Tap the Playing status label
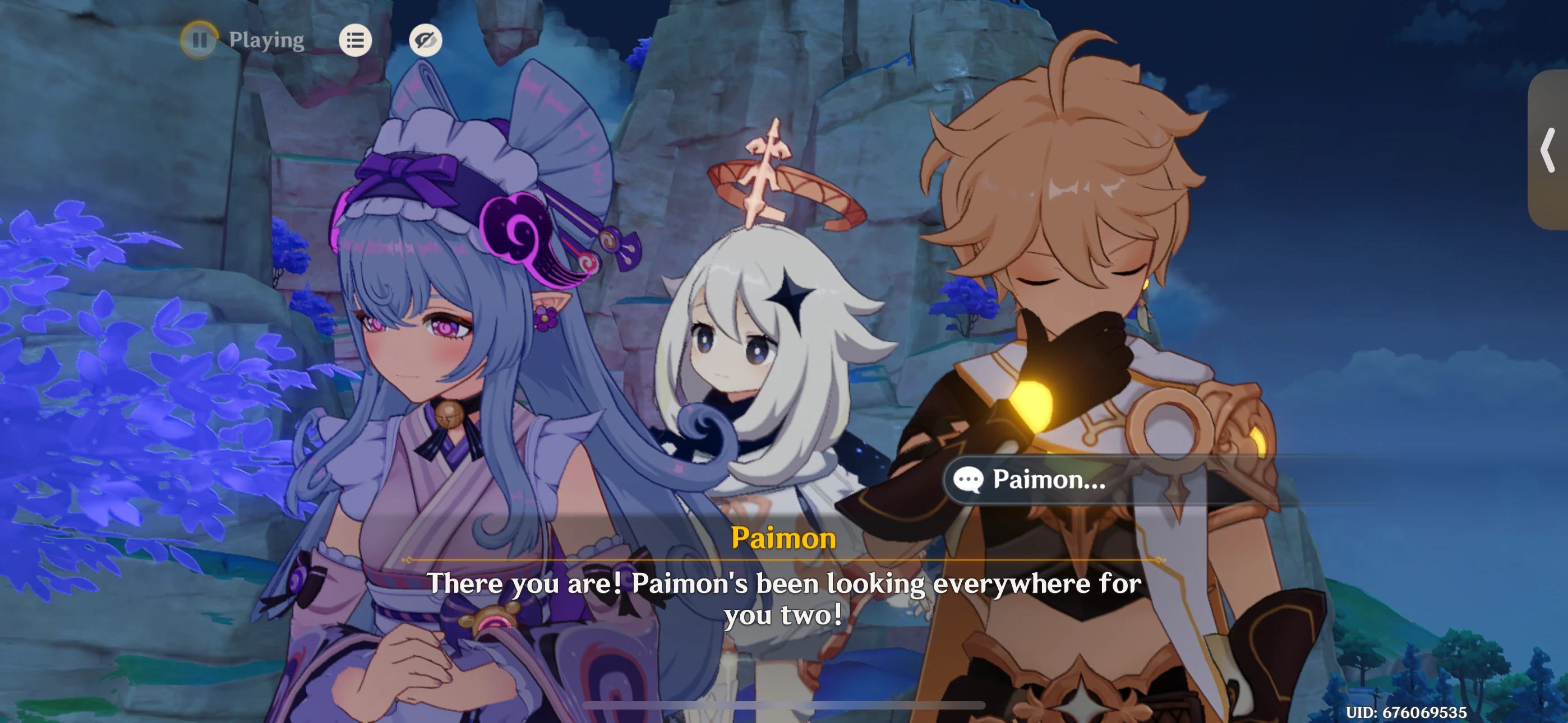The height and width of the screenshot is (723, 1568). [x=266, y=40]
